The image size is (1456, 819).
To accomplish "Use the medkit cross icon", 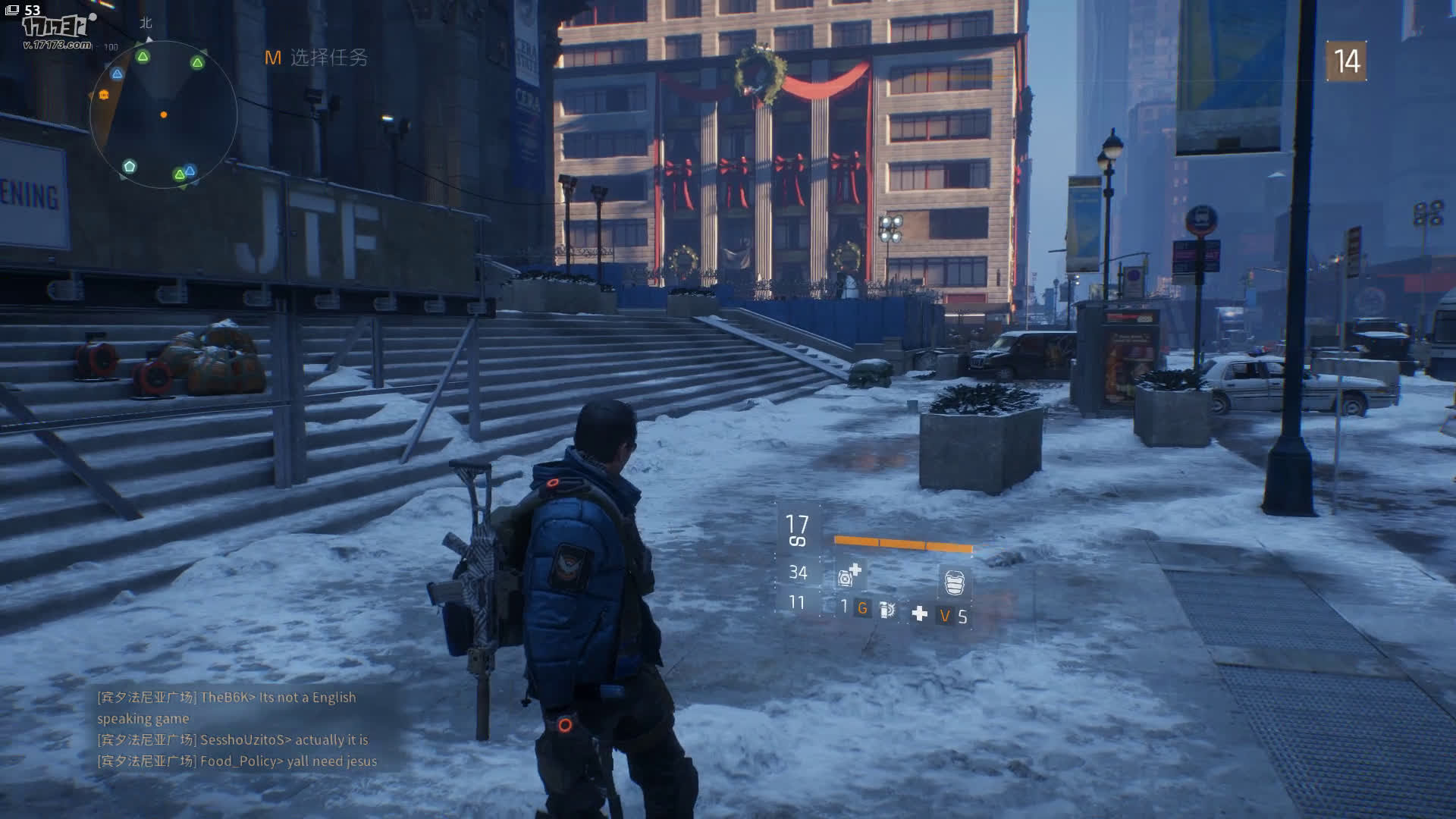I will pos(919,613).
